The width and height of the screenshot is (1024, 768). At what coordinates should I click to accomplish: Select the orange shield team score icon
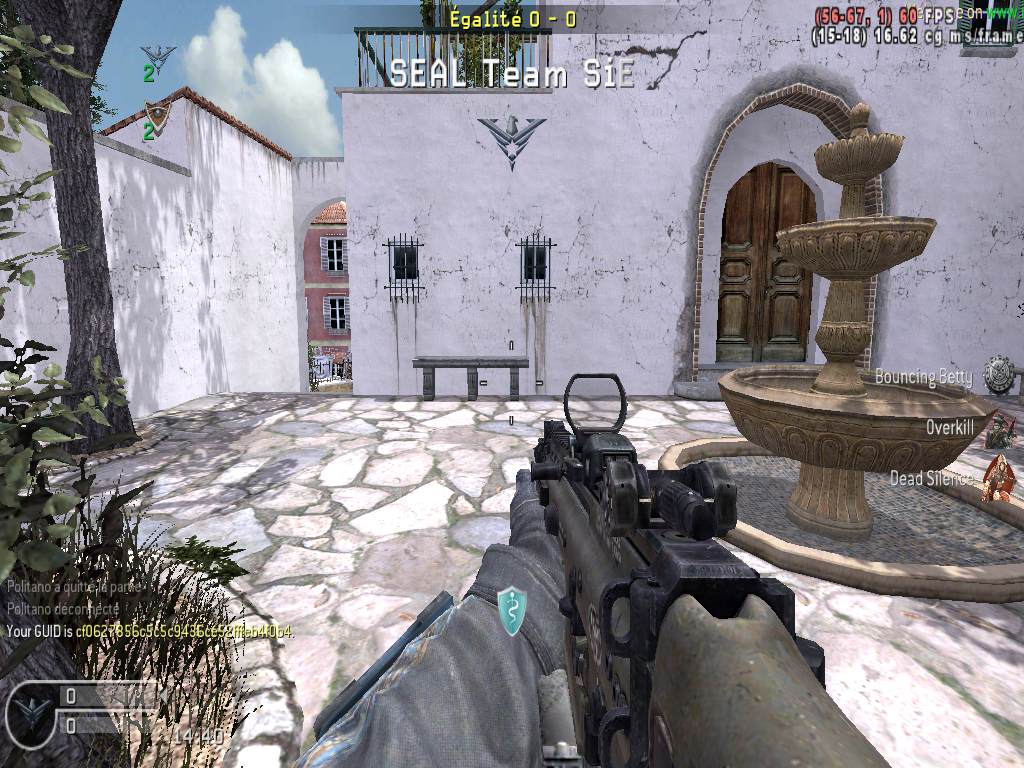(x=157, y=113)
